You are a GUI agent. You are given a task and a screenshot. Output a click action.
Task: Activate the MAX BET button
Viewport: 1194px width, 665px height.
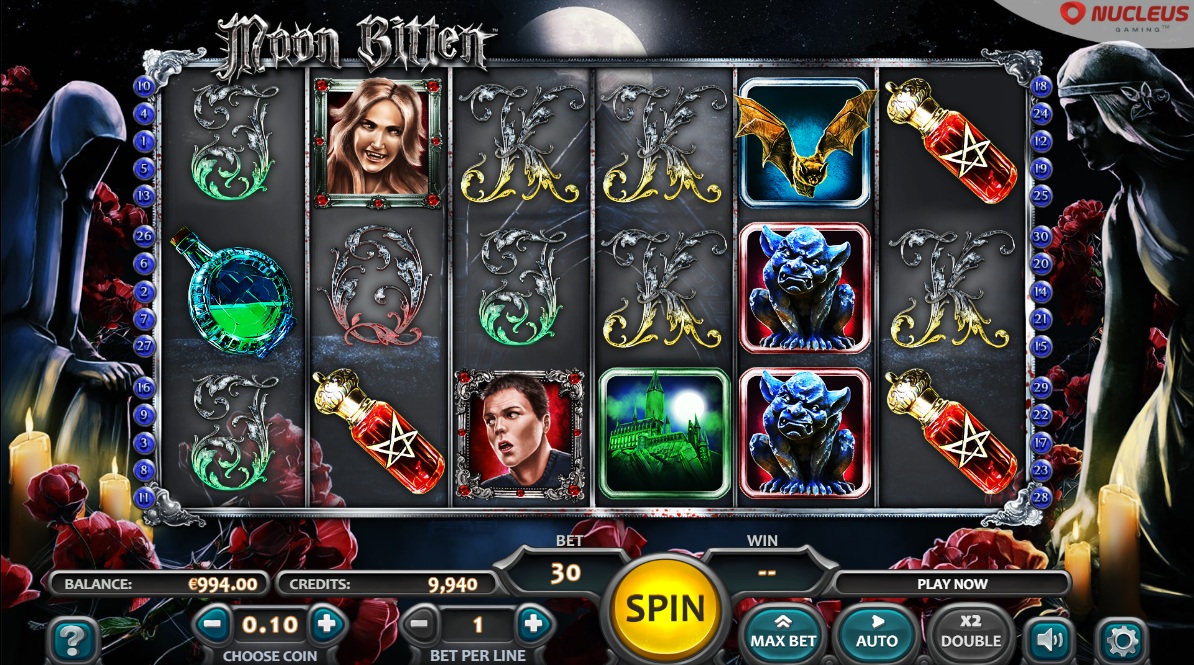pyautogui.click(x=781, y=631)
